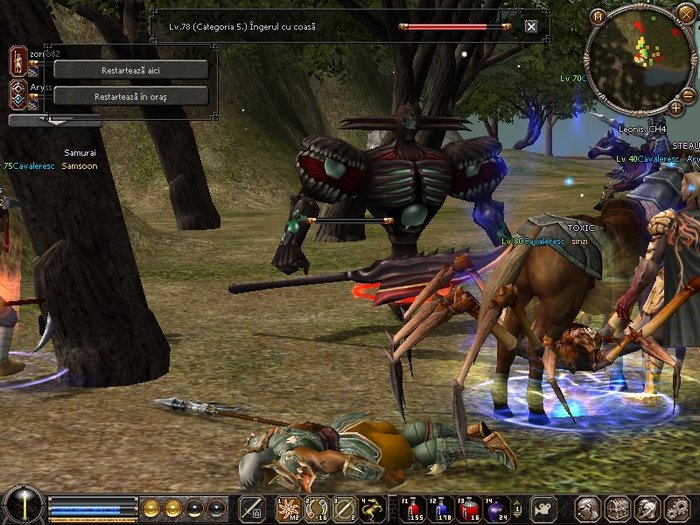
Task: Use the purple potion in quickslot F4
Action: click(496, 507)
